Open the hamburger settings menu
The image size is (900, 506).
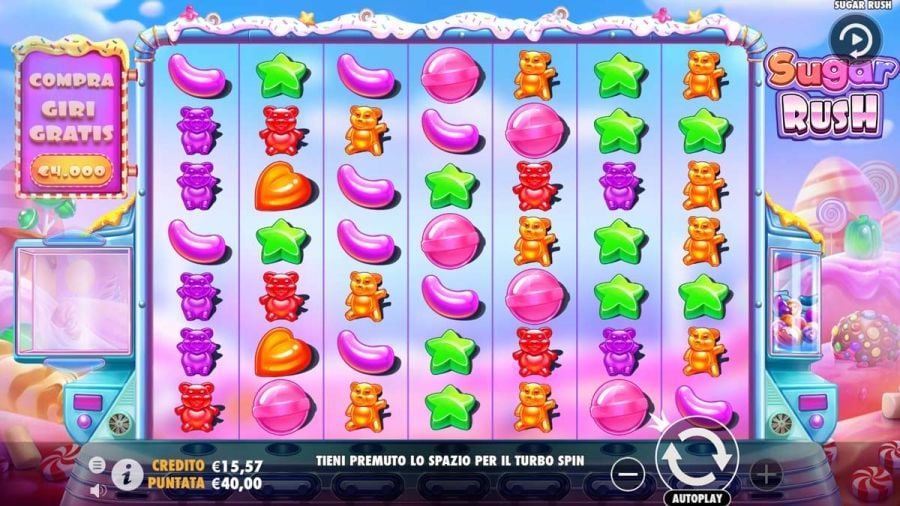click(x=97, y=465)
